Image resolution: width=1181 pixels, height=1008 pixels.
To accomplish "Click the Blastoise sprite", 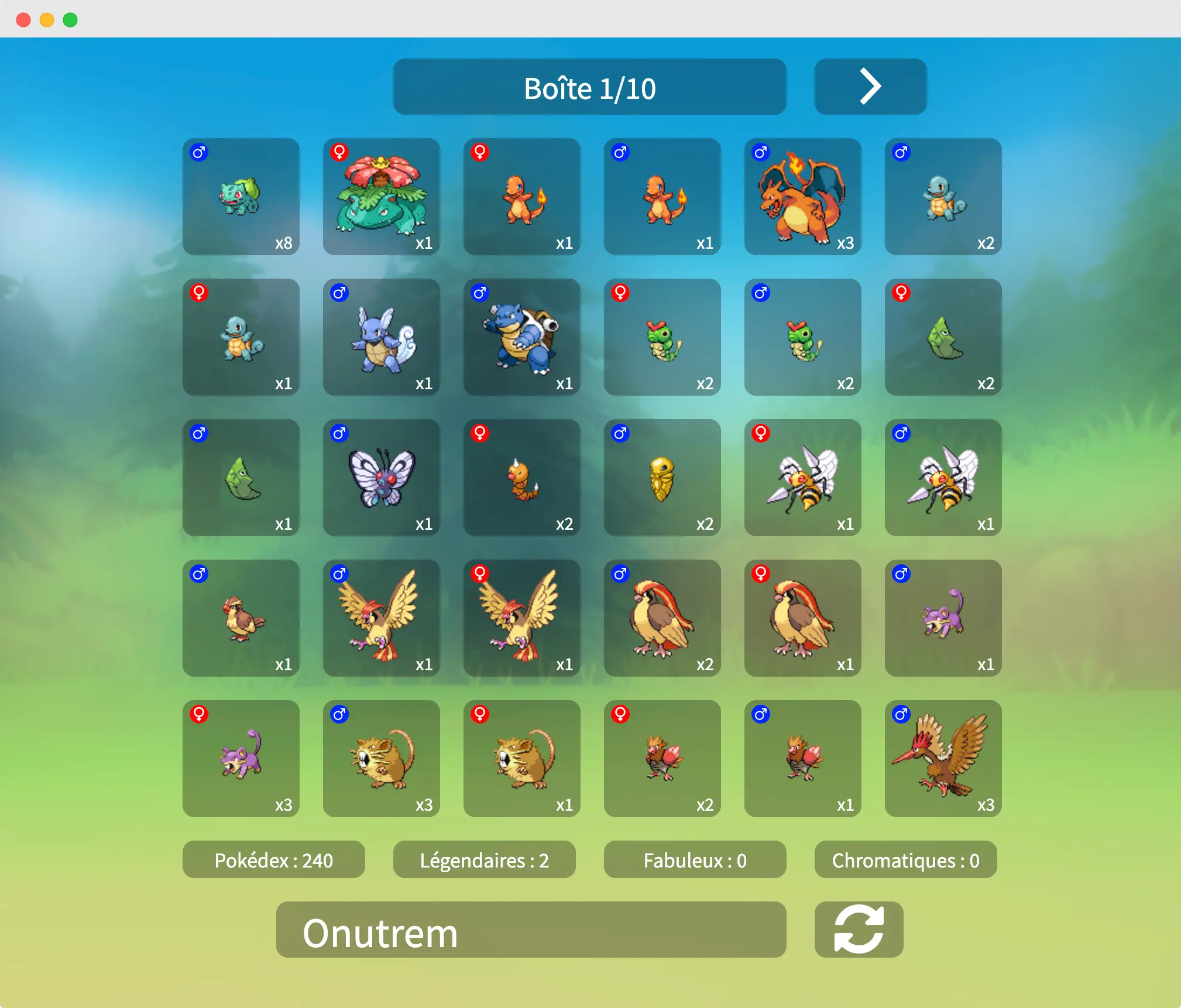I will 521,337.
